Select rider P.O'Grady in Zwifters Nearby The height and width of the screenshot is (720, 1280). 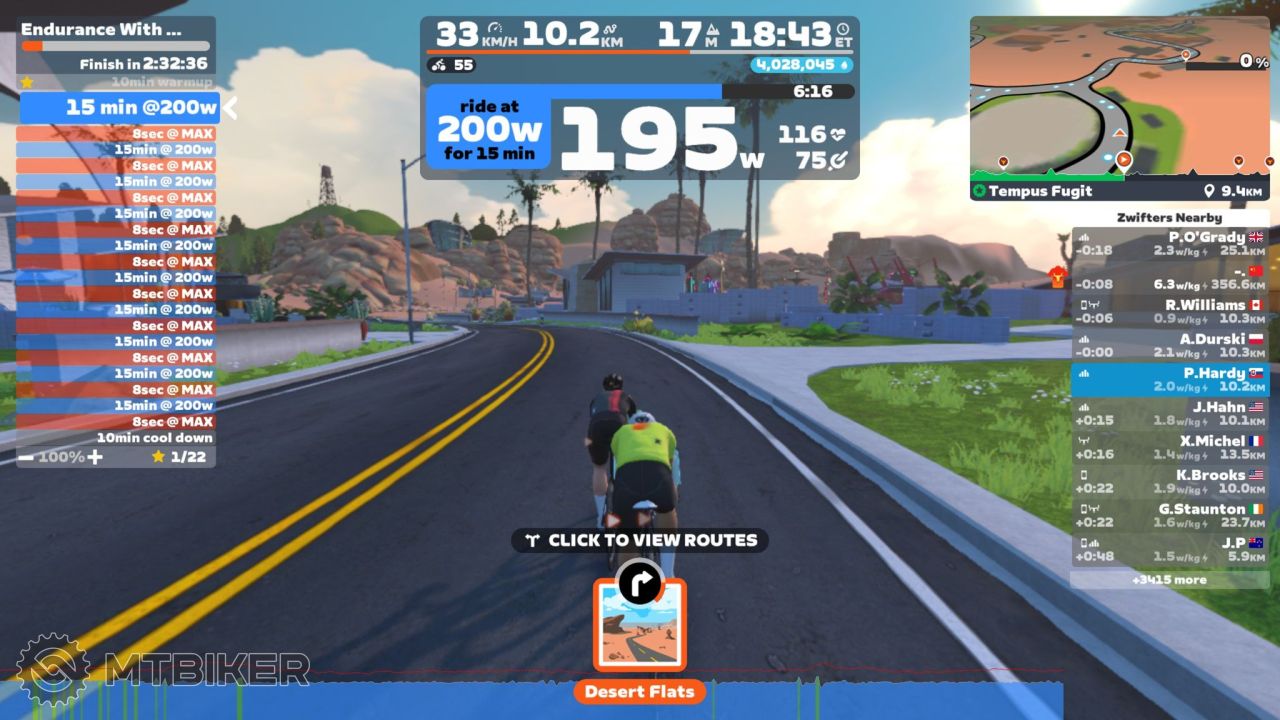(x=1169, y=244)
